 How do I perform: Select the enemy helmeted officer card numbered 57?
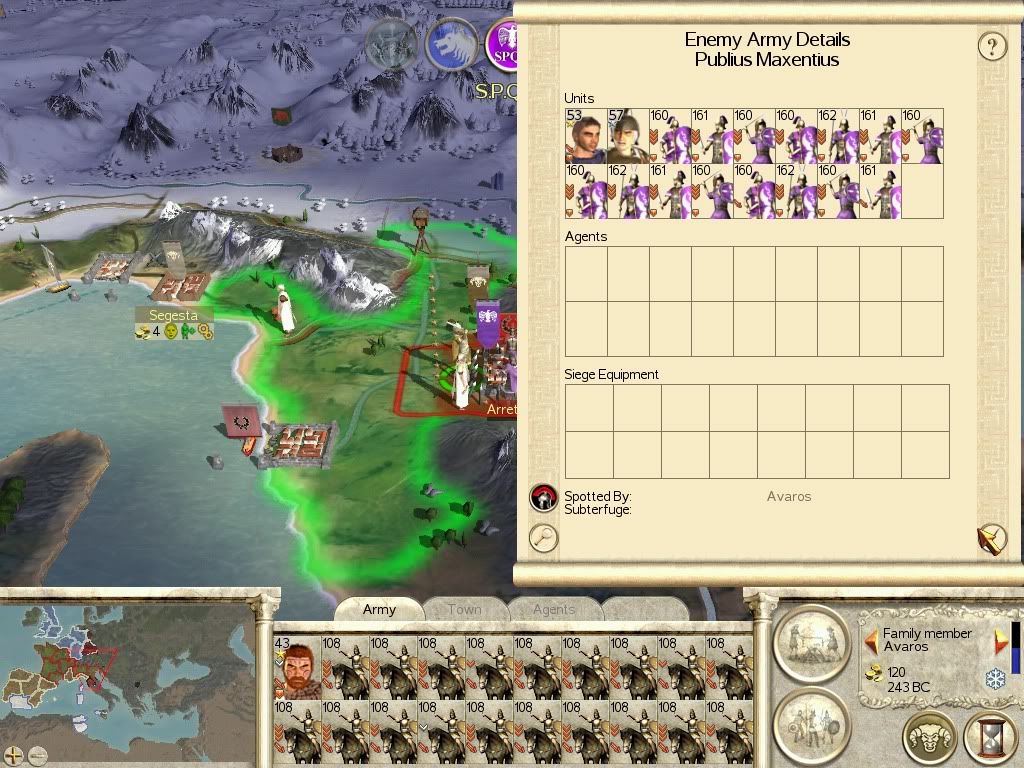click(x=627, y=136)
